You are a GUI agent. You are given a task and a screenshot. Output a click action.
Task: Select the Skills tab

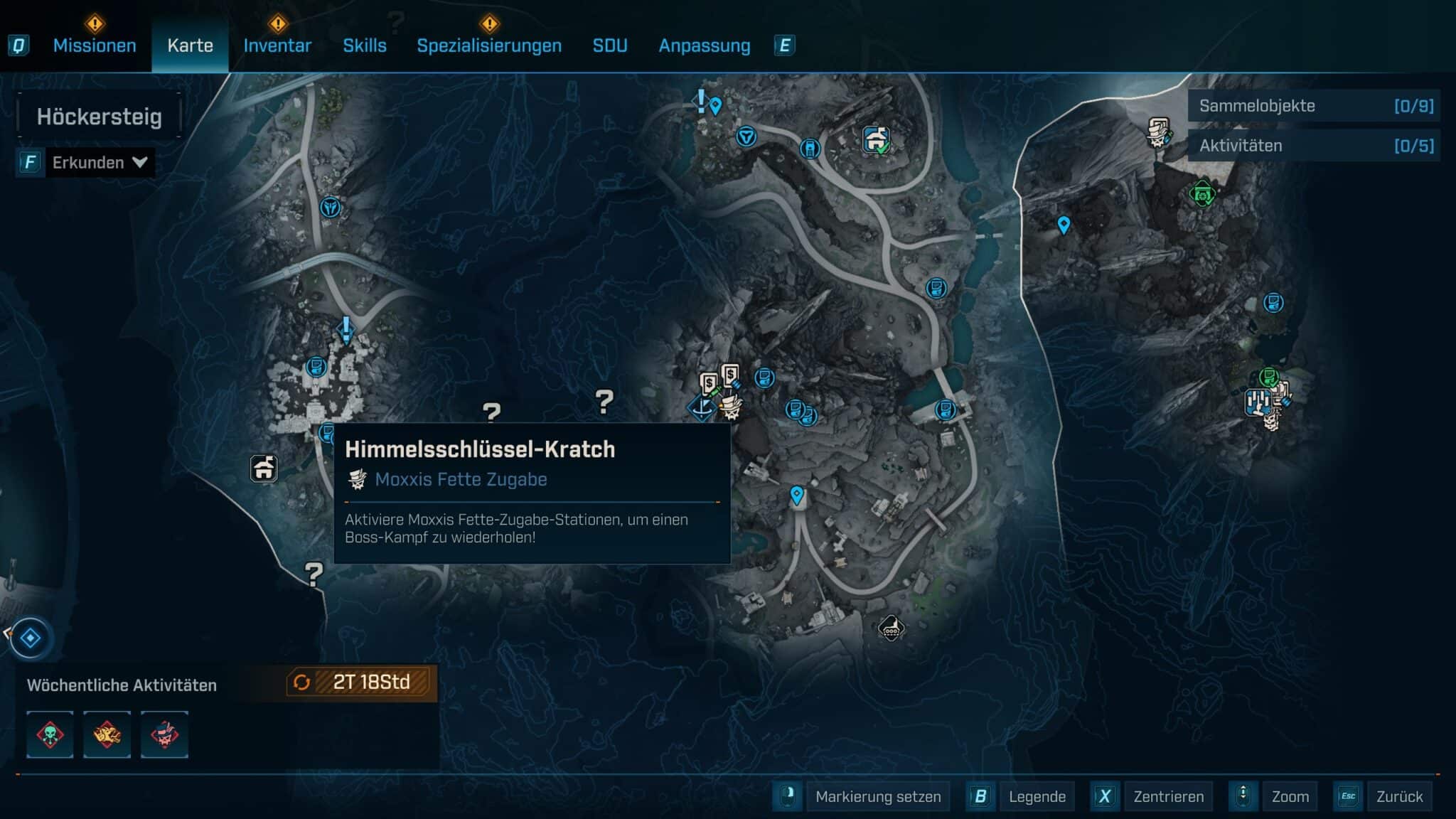(x=365, y=45)
